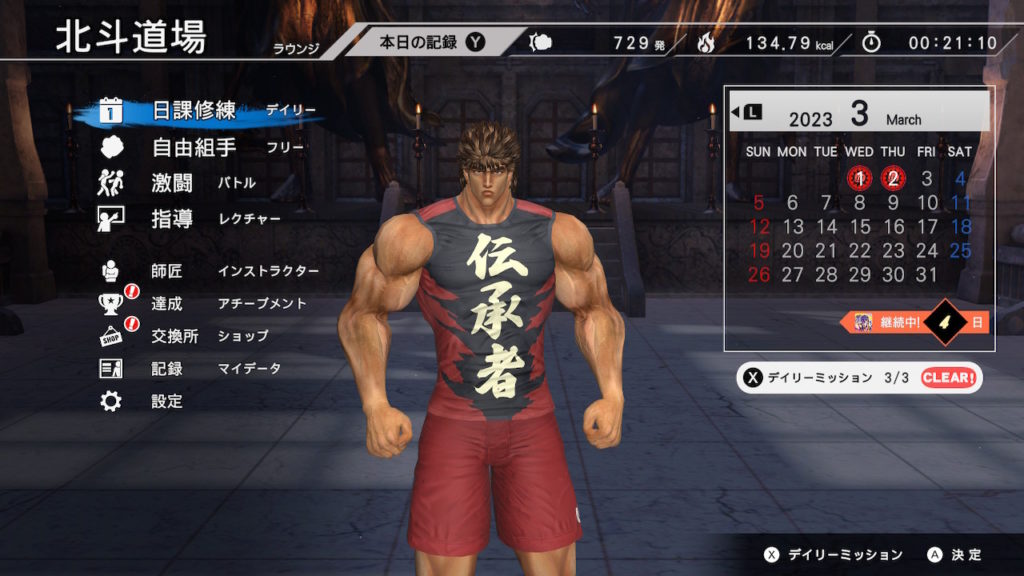The height and width of the screenshot is (576, 1024).
Task: Select 日課修練 daily training entry
Action: (193, 111)
